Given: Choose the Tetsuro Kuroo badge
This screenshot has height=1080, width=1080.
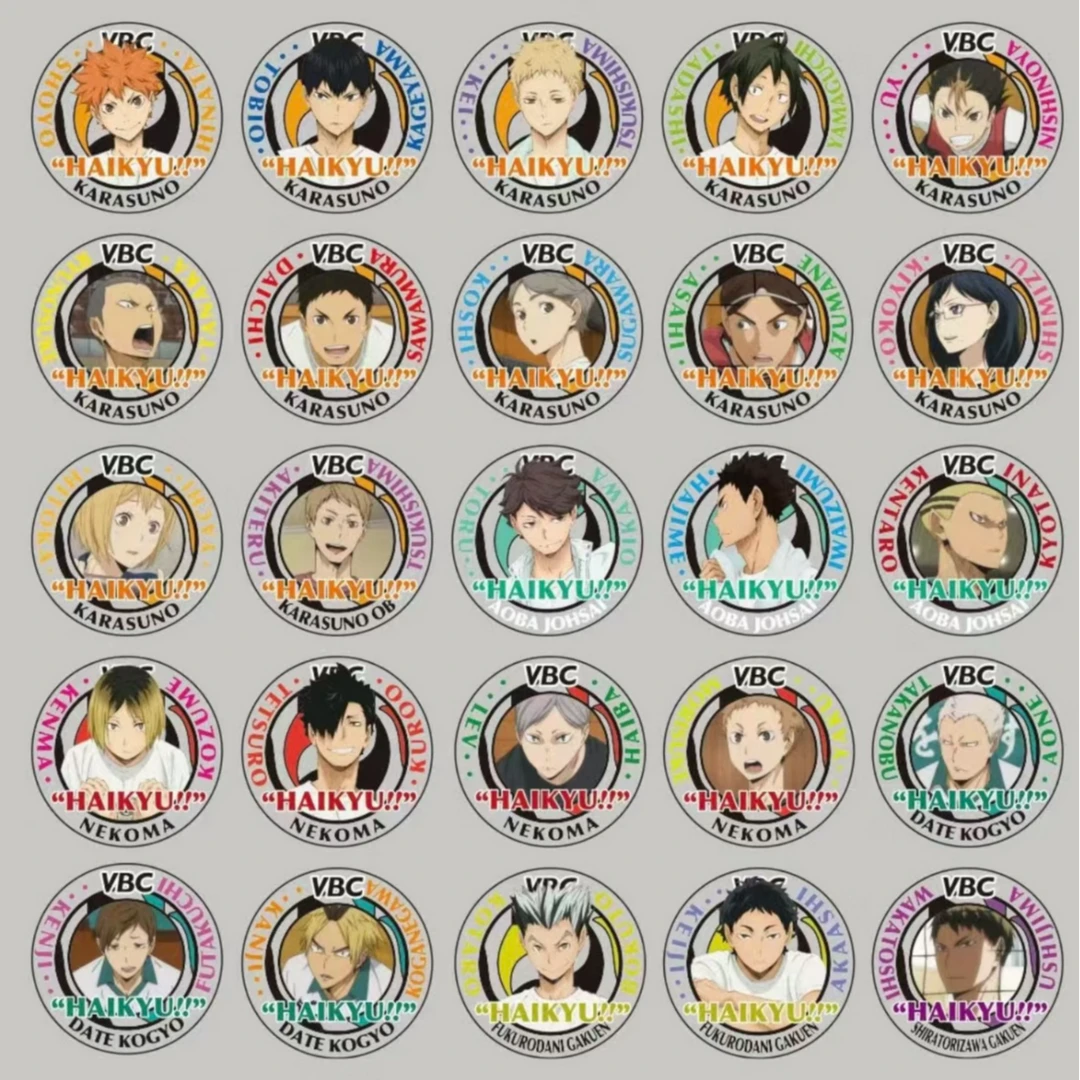Looking at the screenshot, I should click(x=336, y=750).
